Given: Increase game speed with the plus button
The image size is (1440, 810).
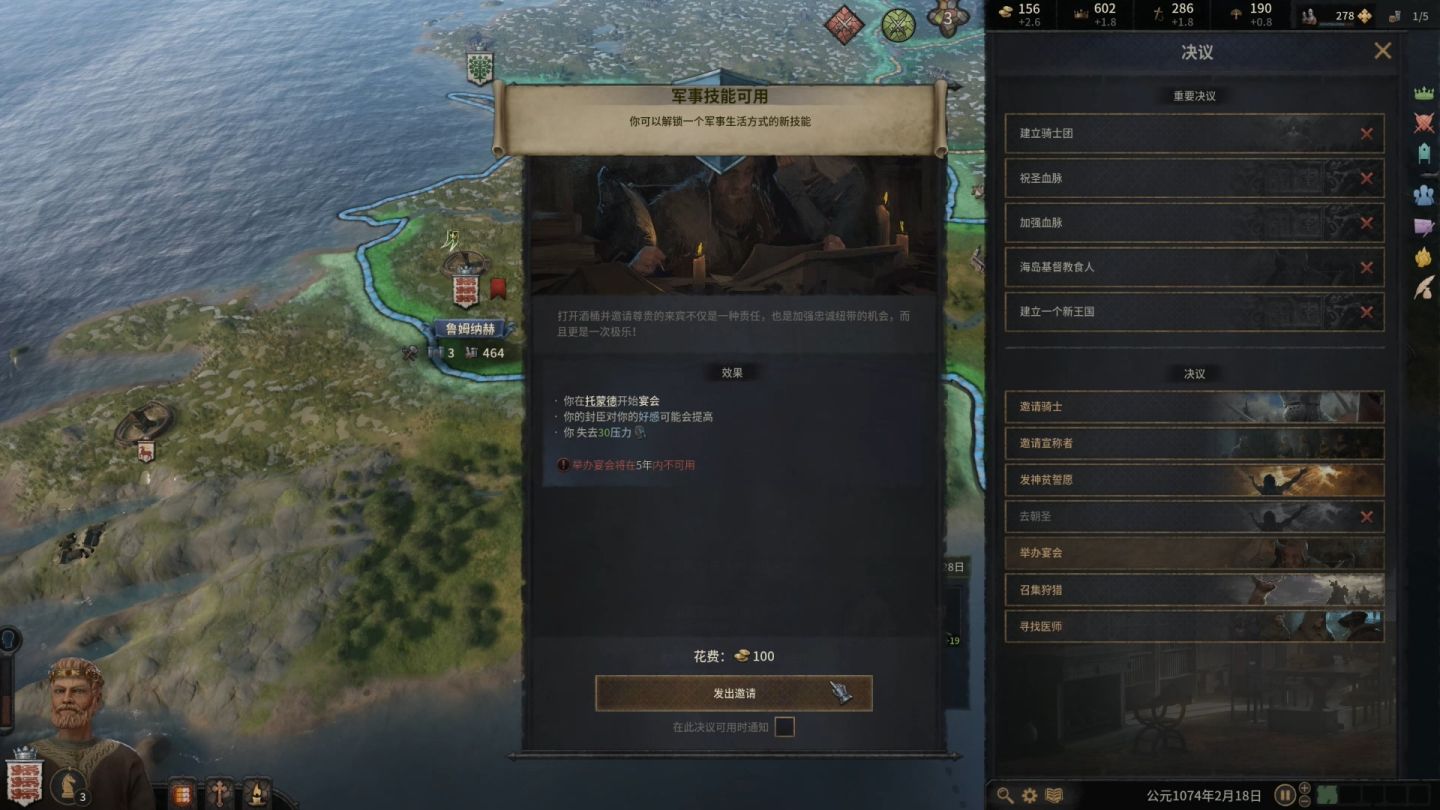Looking at the screenshot, I should pos(1304,789).
